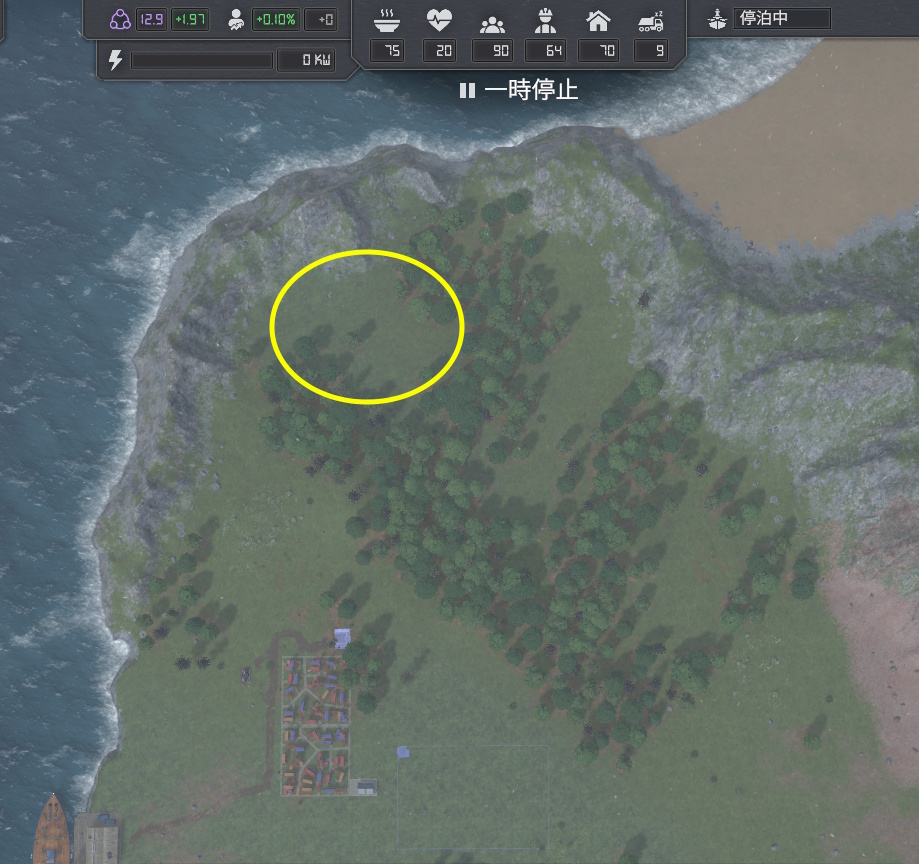
Task: Open the workers hard-hat icon
Action: 545,19
